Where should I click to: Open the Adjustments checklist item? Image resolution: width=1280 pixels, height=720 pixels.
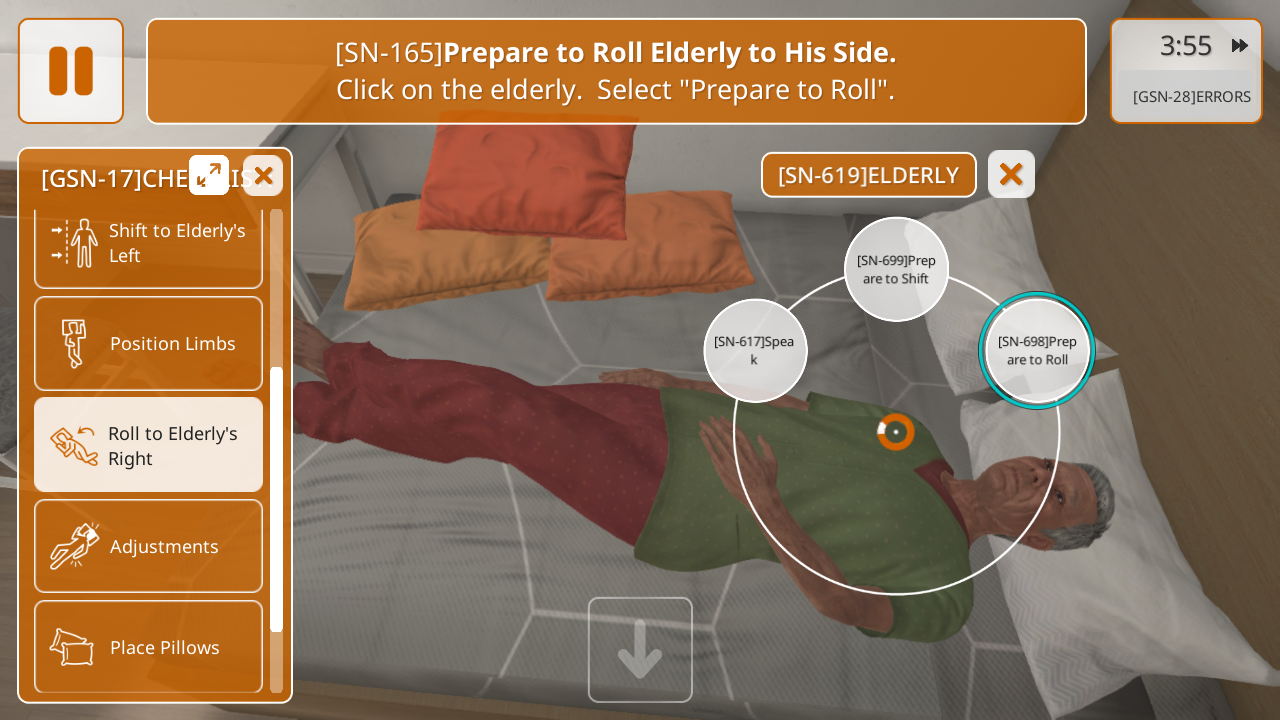[x=148, y=546]
